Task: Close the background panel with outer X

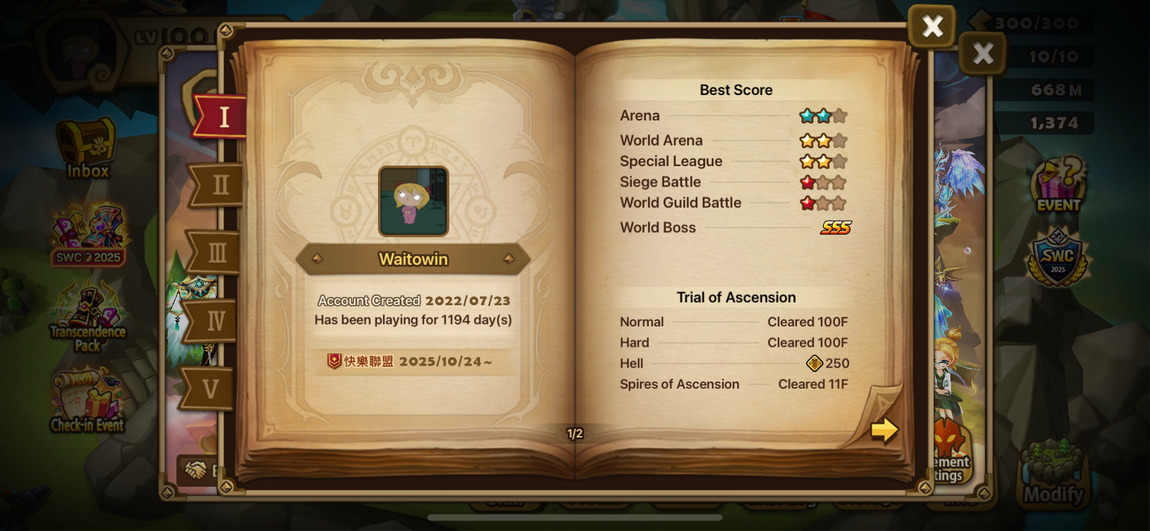Action: [x=982, y=53]
